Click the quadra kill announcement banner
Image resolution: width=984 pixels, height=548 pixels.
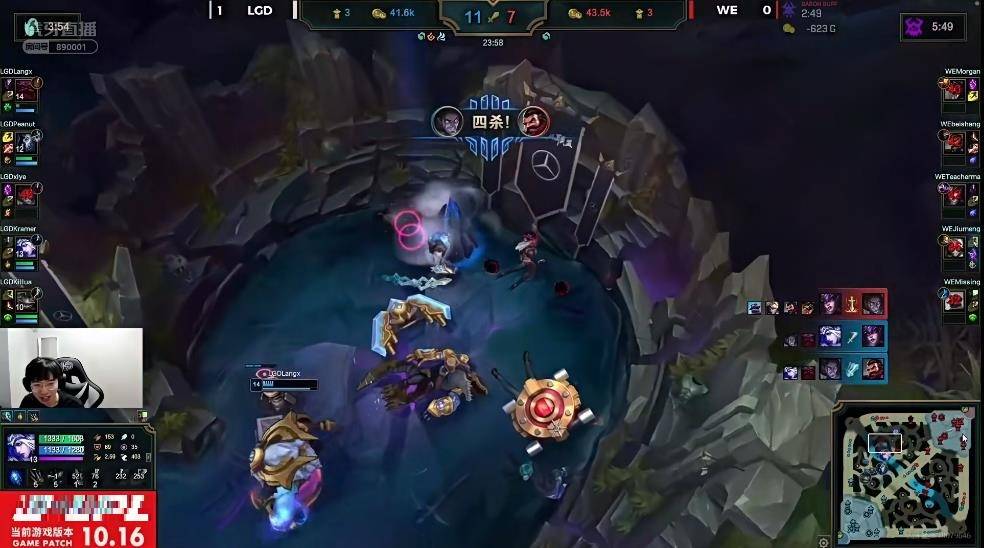492,122
